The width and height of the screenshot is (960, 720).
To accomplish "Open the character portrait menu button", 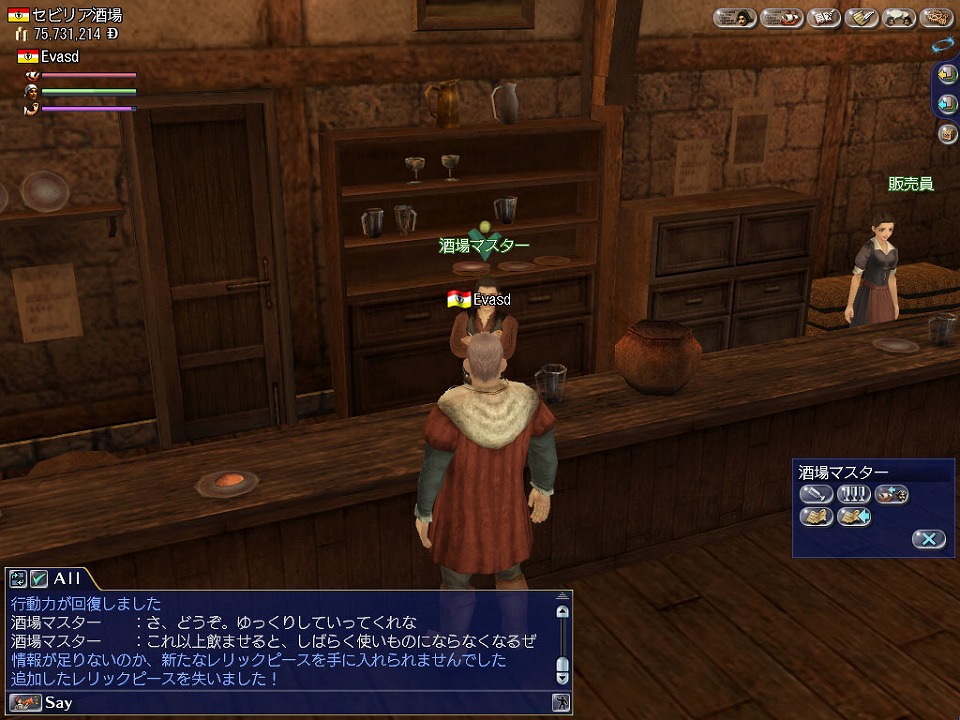I will point(736,17).
